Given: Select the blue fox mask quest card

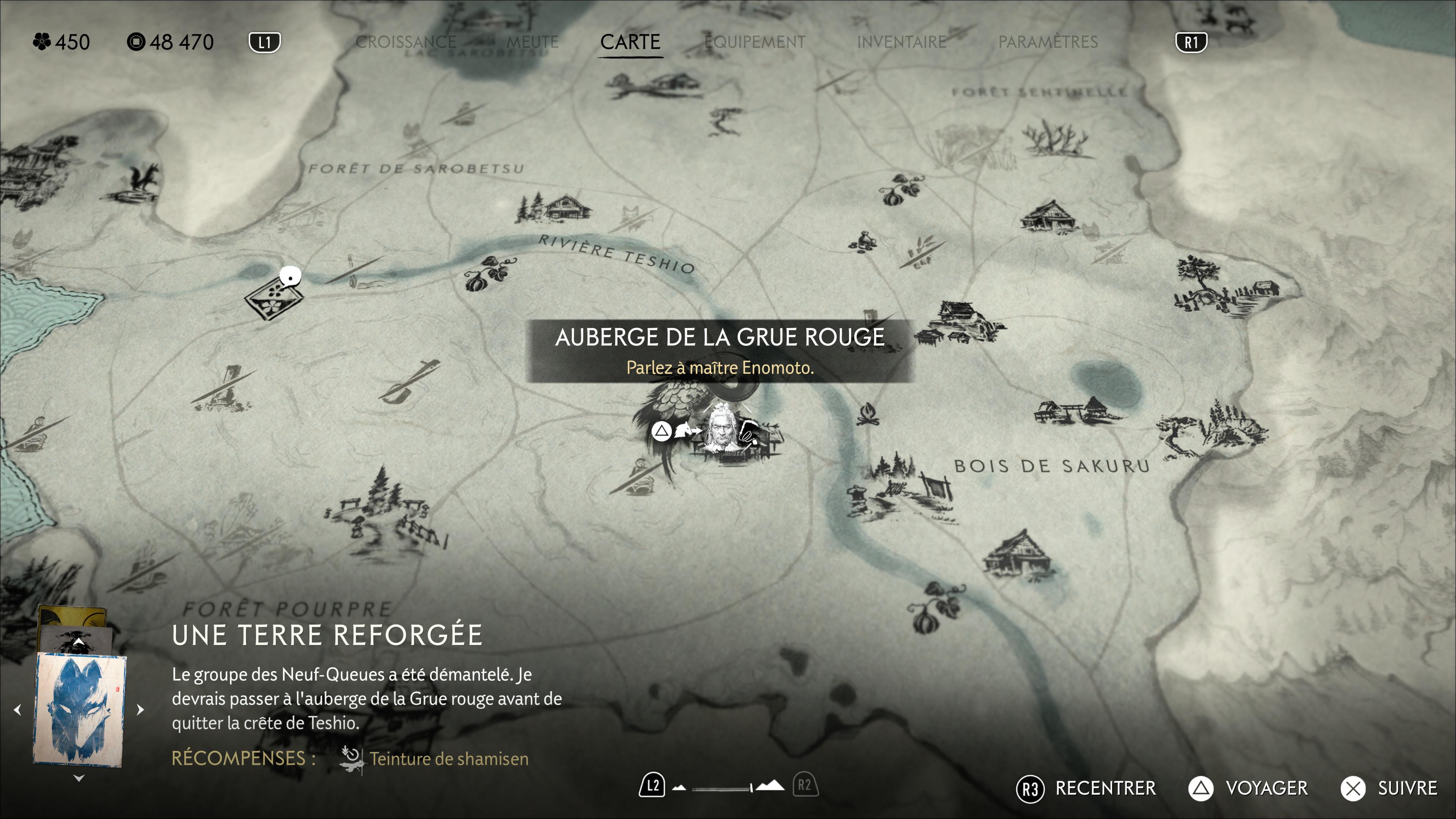Looking at the screenshot, I should (x=79, y=709).
